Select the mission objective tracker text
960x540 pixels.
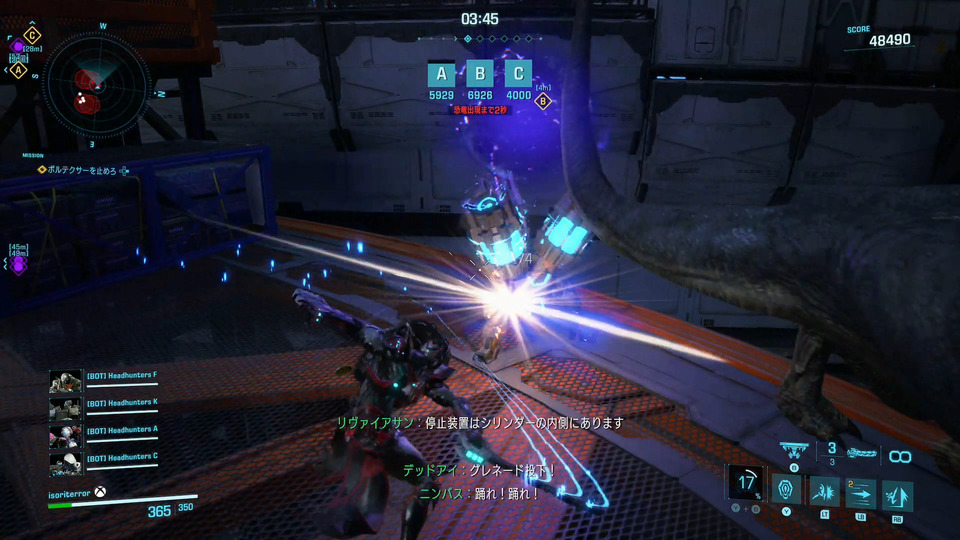click(83, 171)
